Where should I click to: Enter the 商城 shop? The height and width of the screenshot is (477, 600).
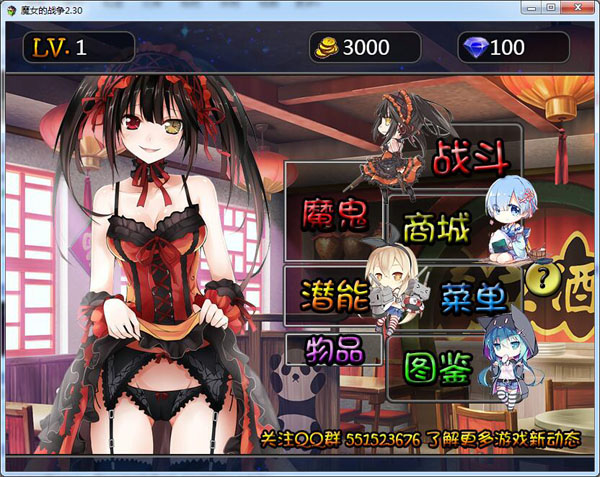436,230
